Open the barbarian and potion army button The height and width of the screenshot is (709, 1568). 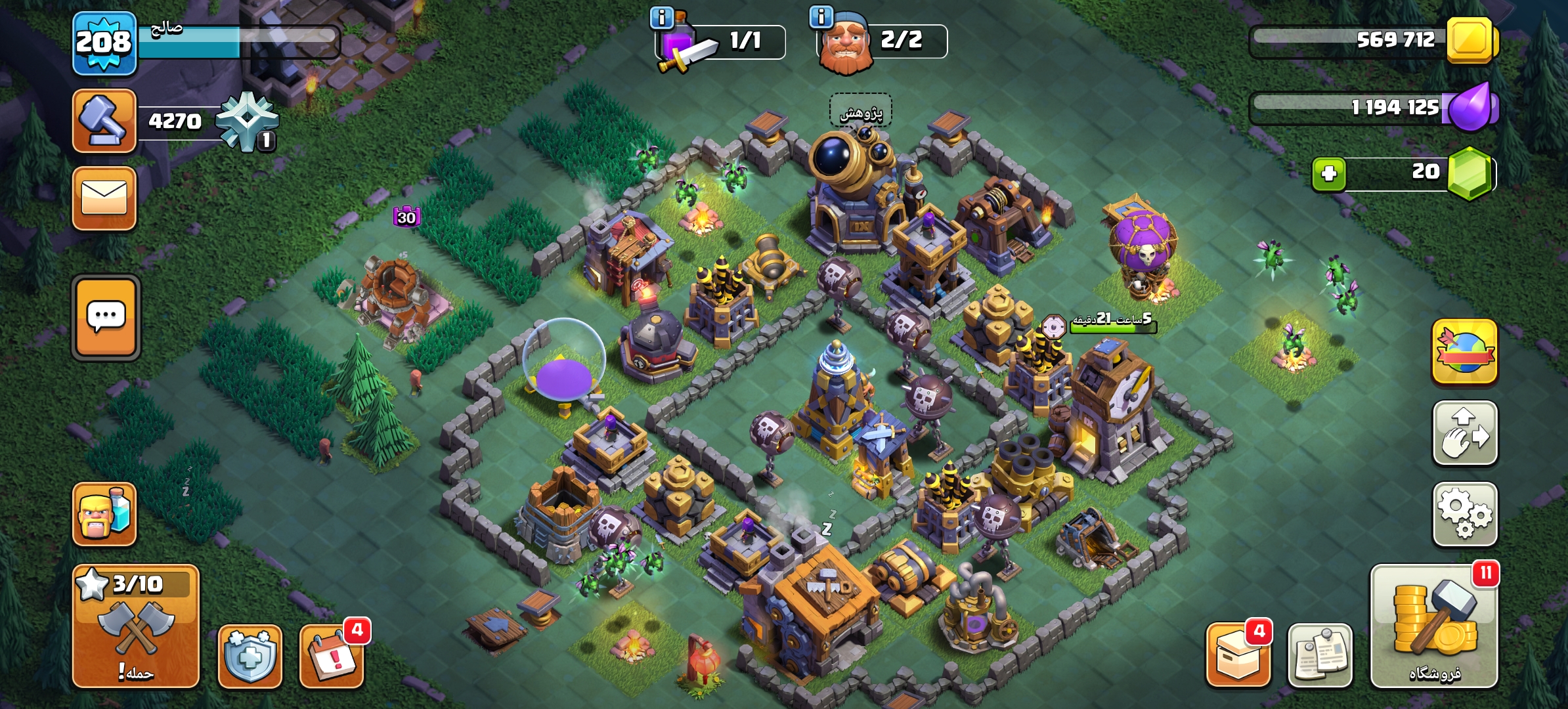coord(104,515)
